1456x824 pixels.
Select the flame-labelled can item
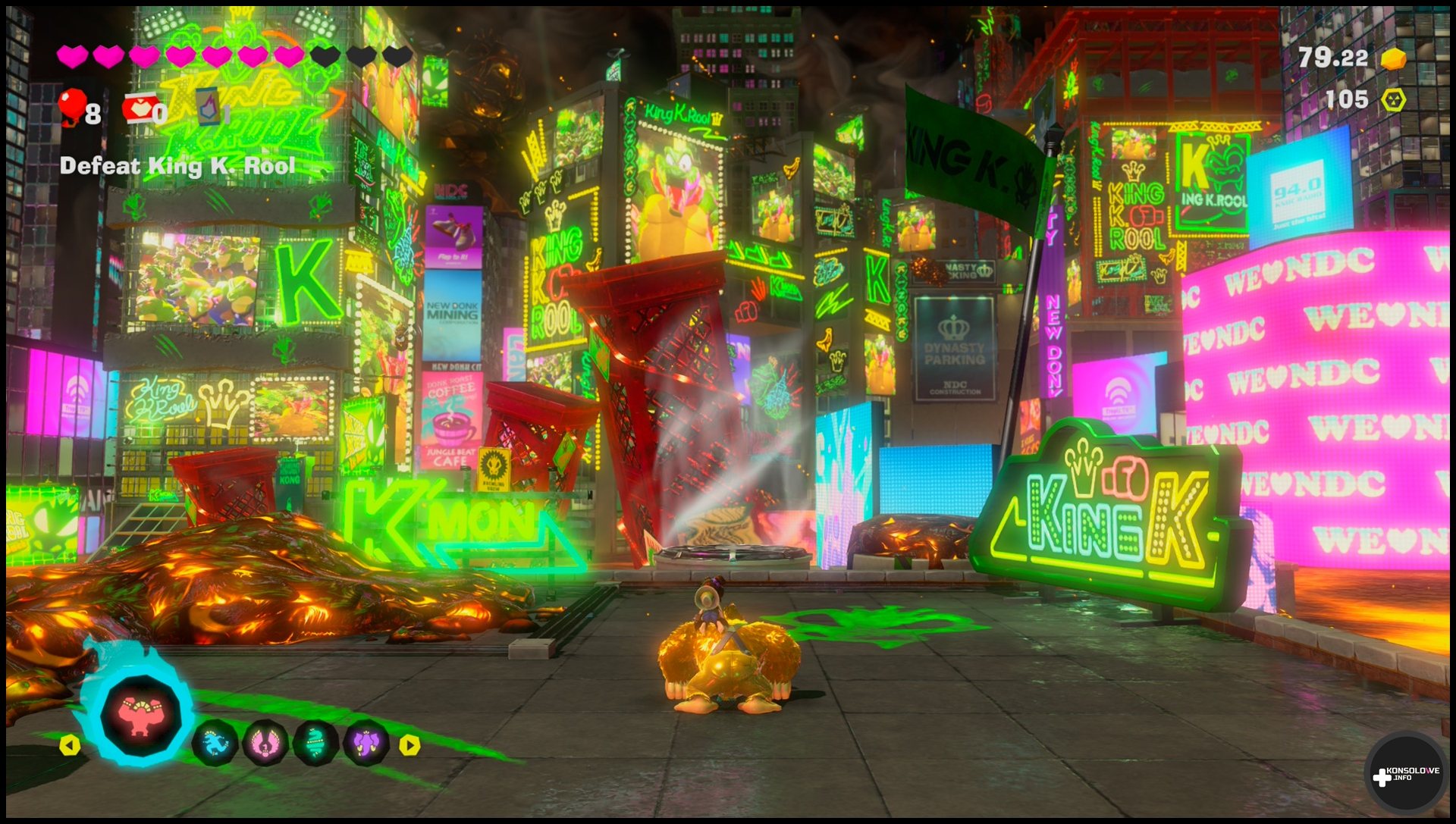[209, 106]
